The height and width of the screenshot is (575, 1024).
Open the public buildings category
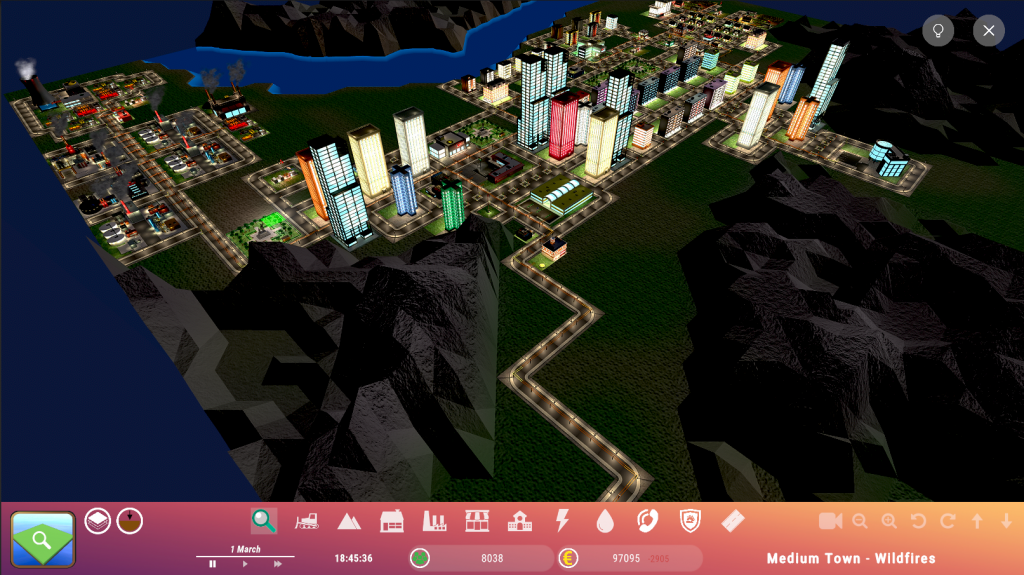(x=520, y=521)
